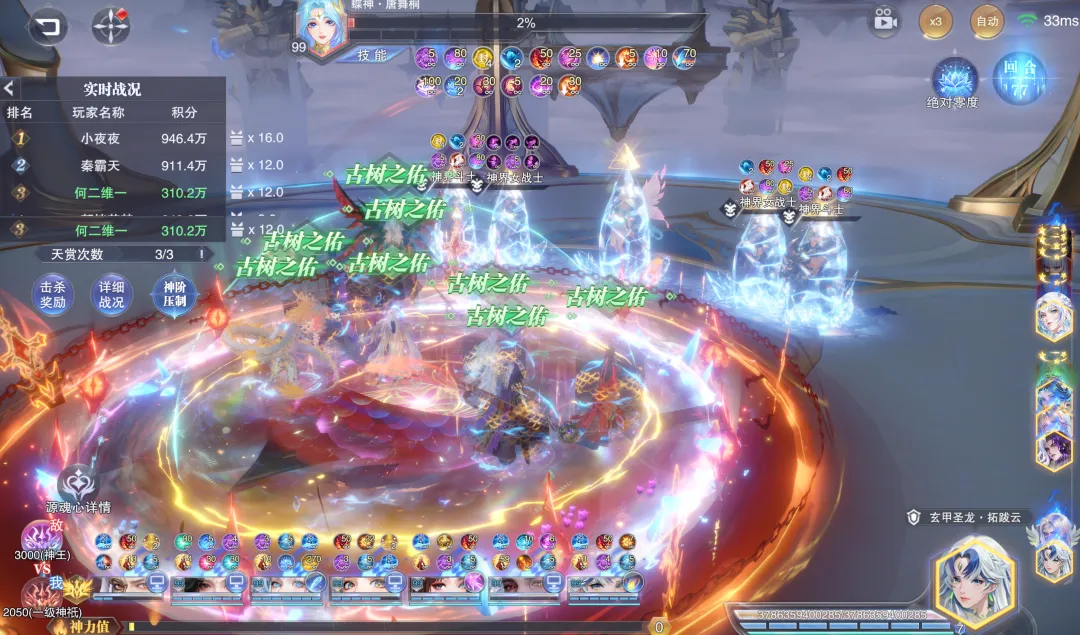Open the crosshair targeting icon with red marker

(x=111, y=26)
